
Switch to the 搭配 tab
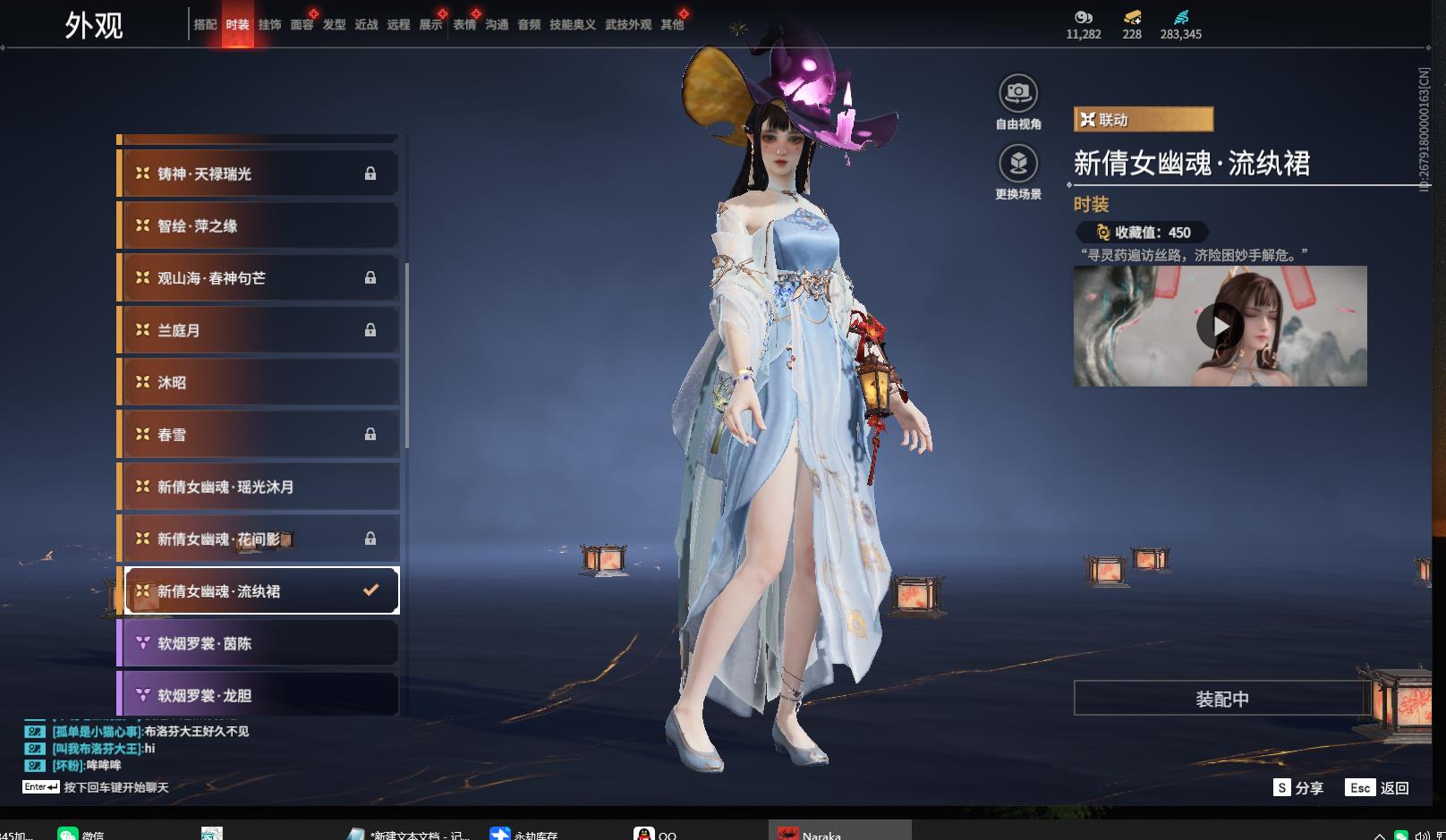[x=205, y=25]
